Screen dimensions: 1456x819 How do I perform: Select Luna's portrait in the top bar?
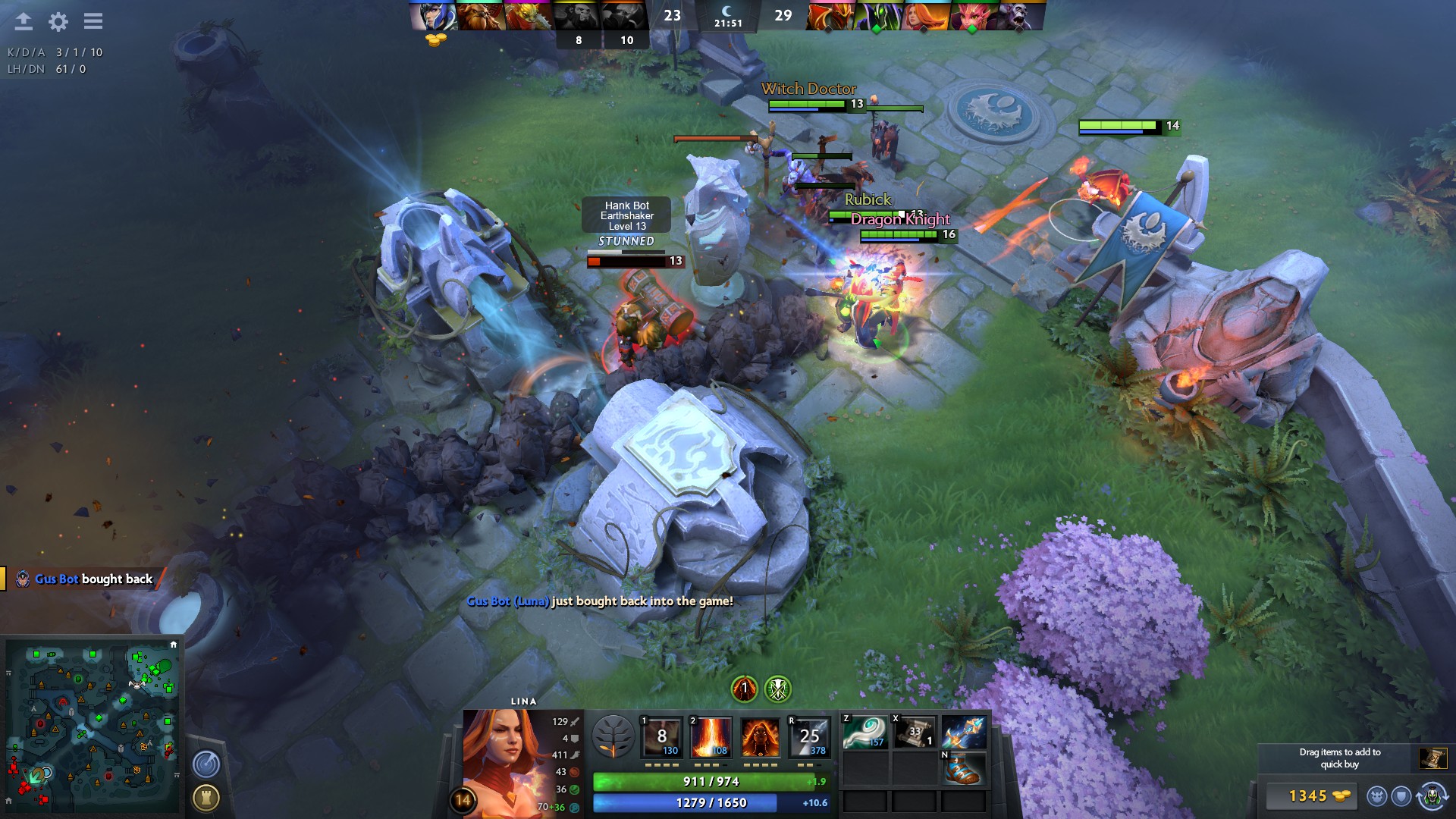[433, 16]
